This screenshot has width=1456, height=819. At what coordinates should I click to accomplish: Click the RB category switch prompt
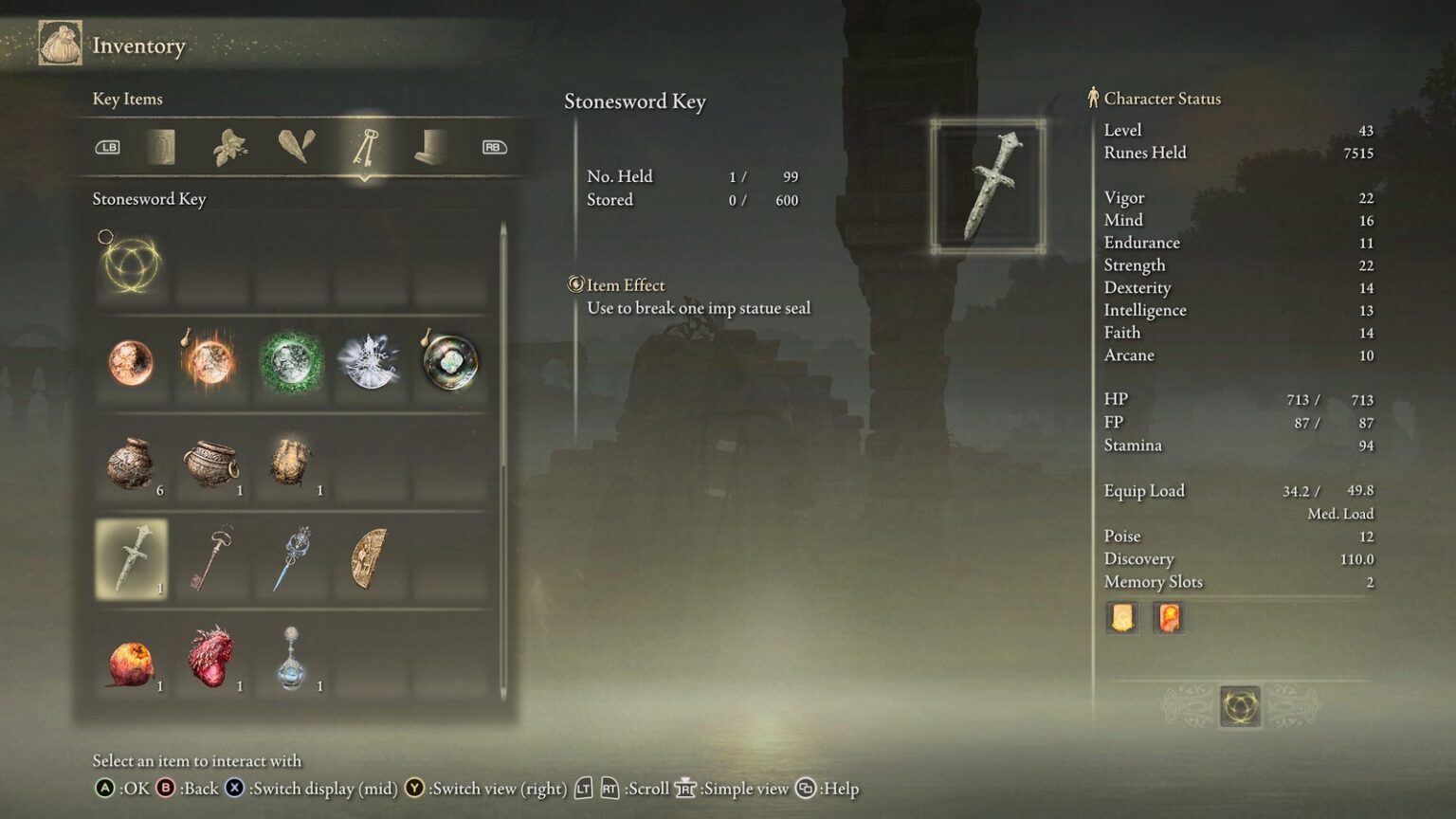[492, 148]
